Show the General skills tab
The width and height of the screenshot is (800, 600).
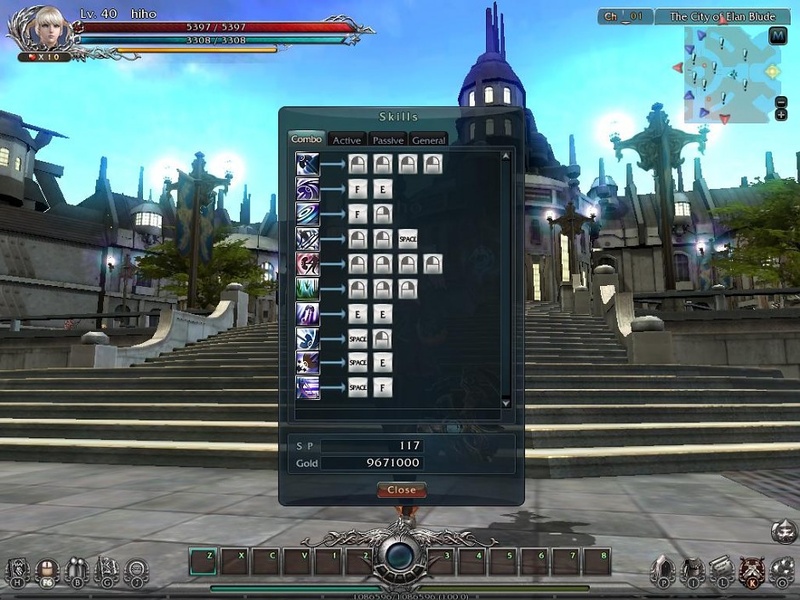click(x=428, y=140)
